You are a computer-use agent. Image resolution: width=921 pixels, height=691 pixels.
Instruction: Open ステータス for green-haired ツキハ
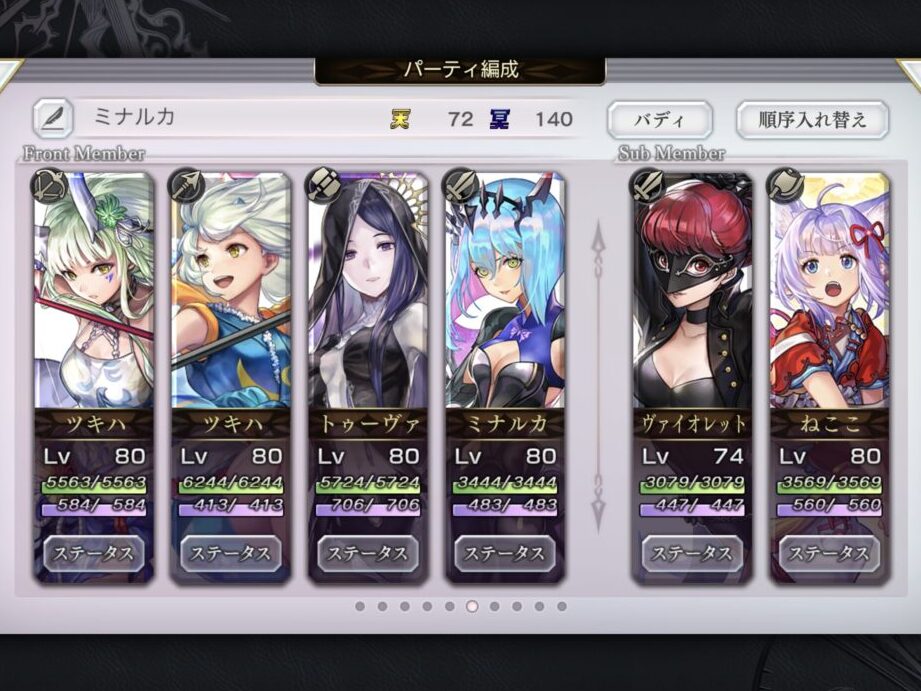[x=94, y=553]
